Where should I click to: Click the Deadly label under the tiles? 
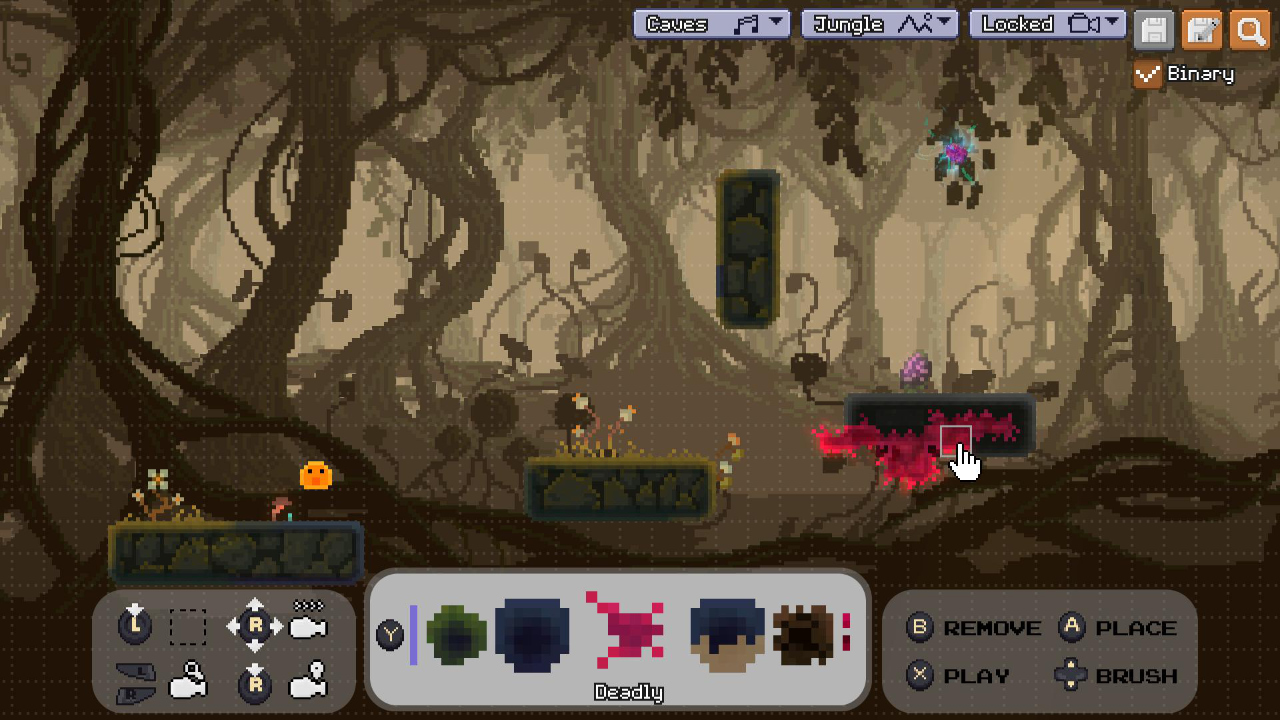tap(627, 692)
